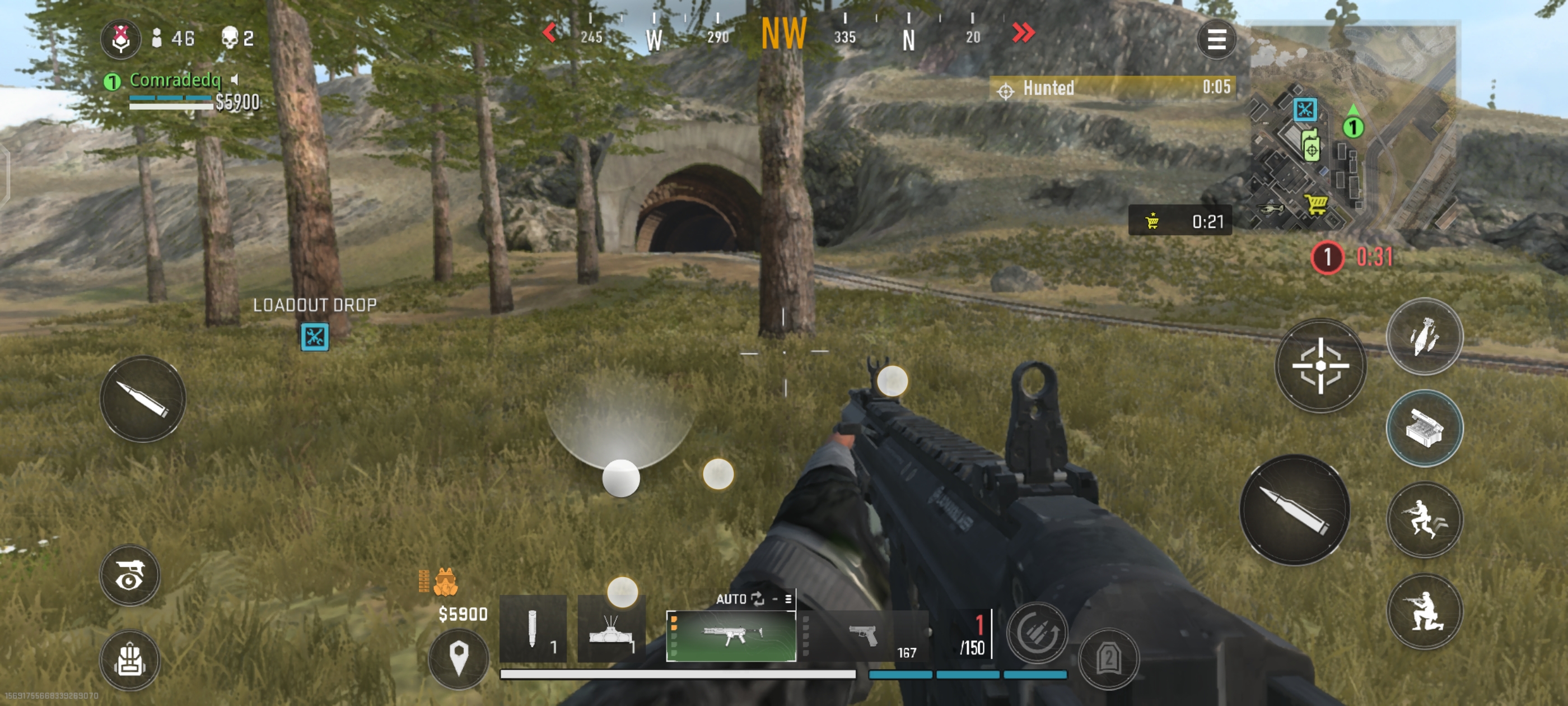Tap the location ping marker button
Viewport: 1568px width, 706px height.
(458, 658)
